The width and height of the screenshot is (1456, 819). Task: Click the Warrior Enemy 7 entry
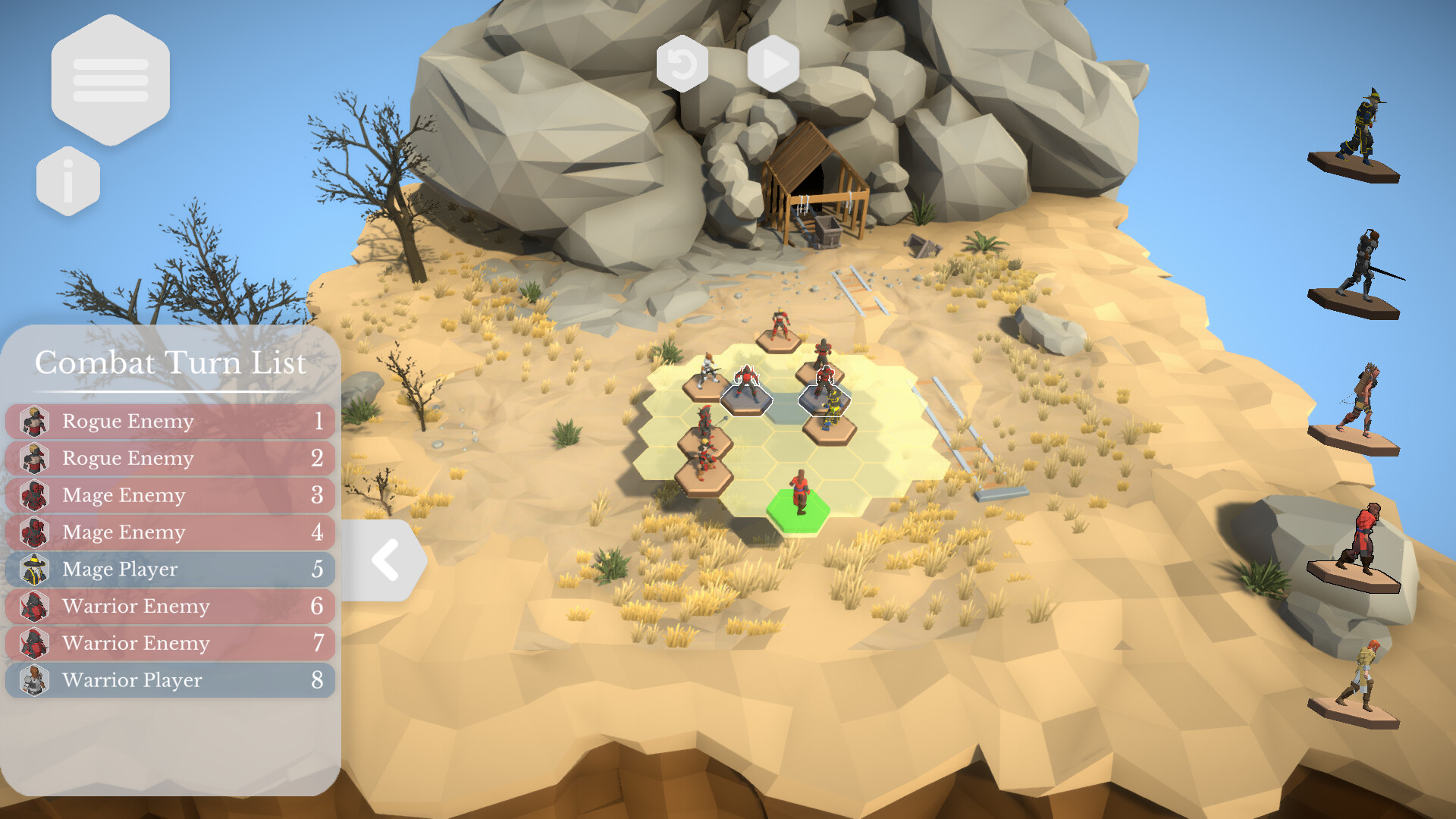pyautogui.click(x=167, y=644)
